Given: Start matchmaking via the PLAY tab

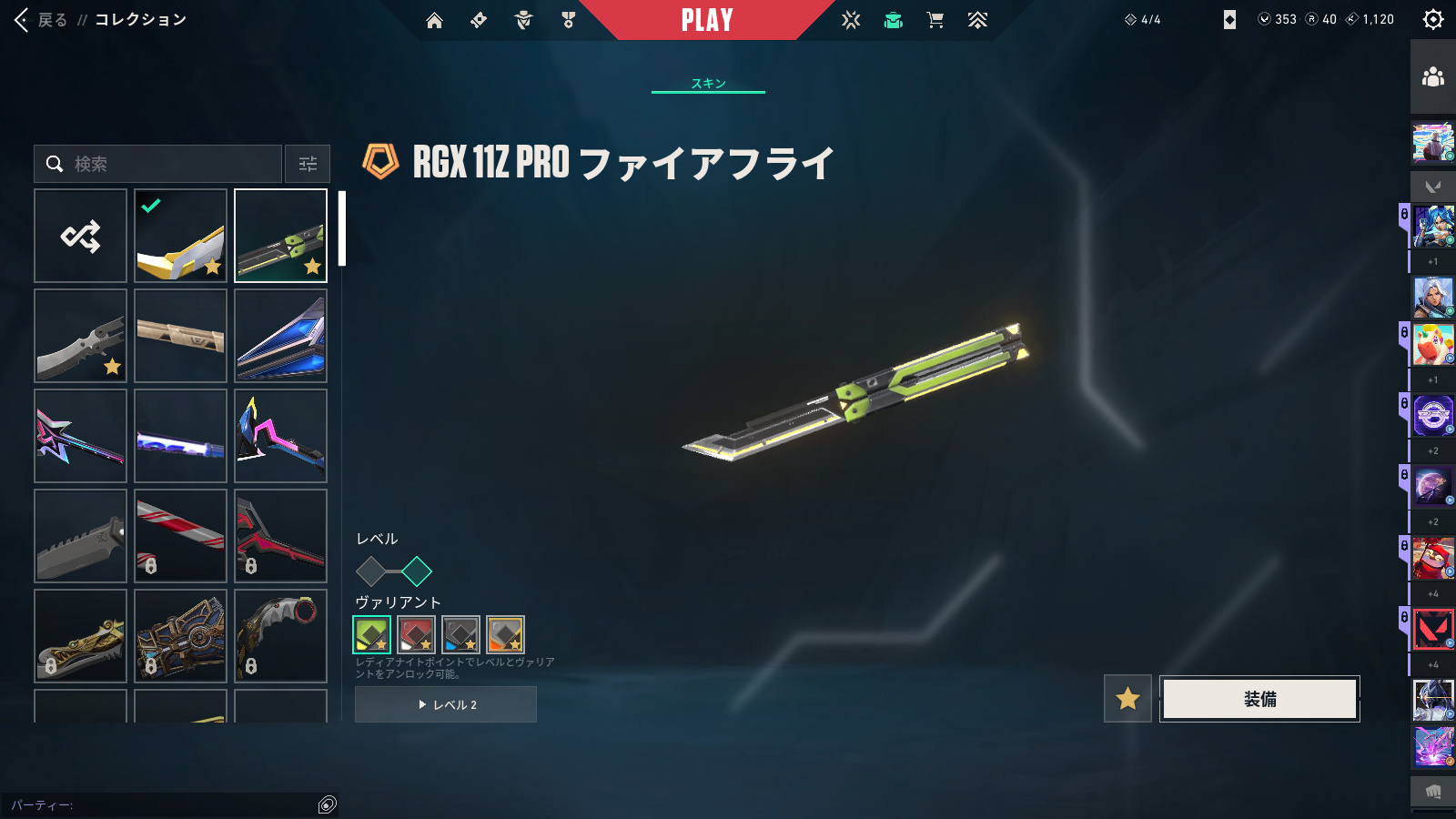Looking at the screenshot, I should coord(707,20).
